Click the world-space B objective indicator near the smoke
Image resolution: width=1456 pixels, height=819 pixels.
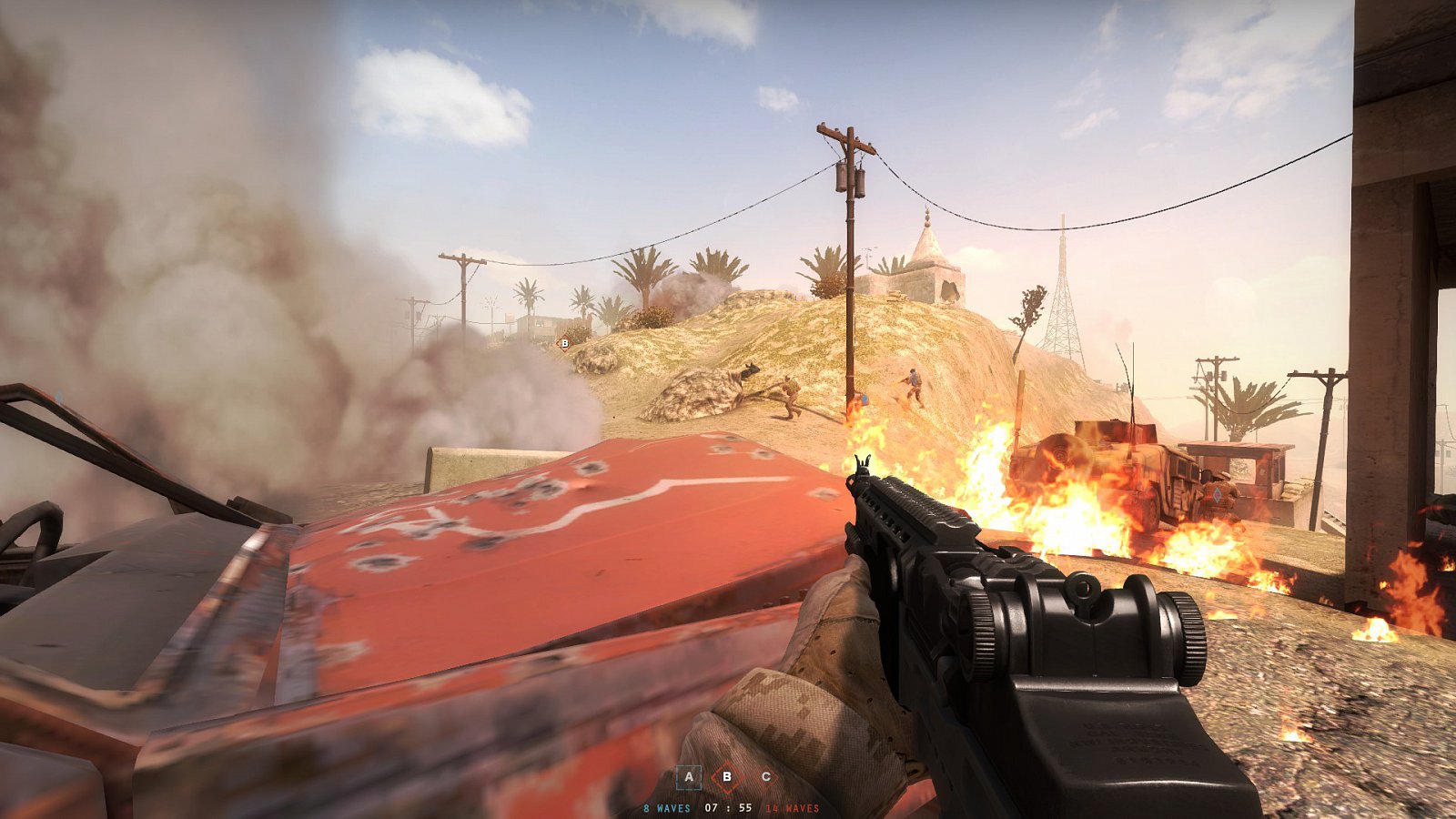pyautogui.click(x=563, y=344)
